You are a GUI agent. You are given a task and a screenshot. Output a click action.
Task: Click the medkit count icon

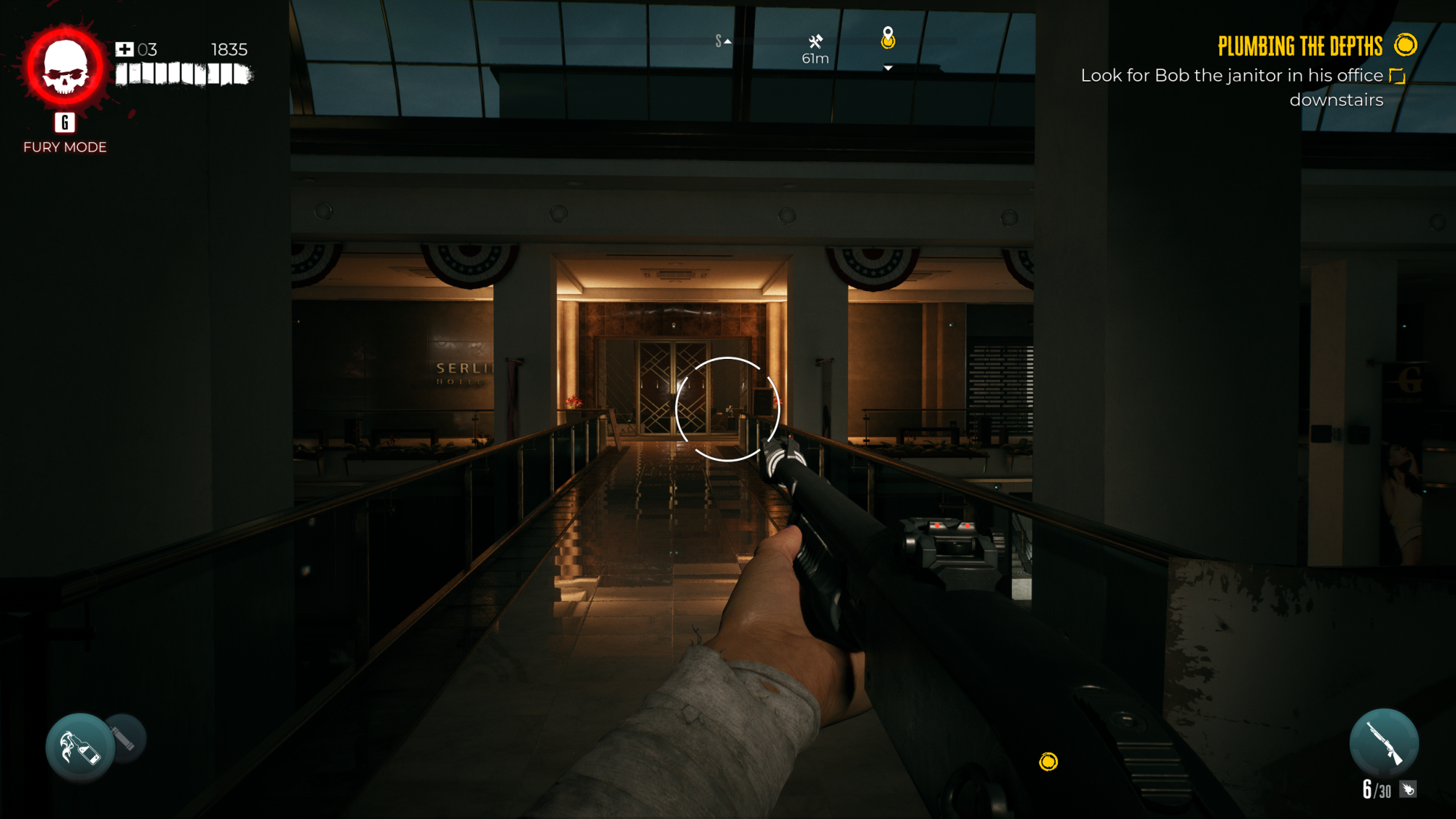point(124,50)
